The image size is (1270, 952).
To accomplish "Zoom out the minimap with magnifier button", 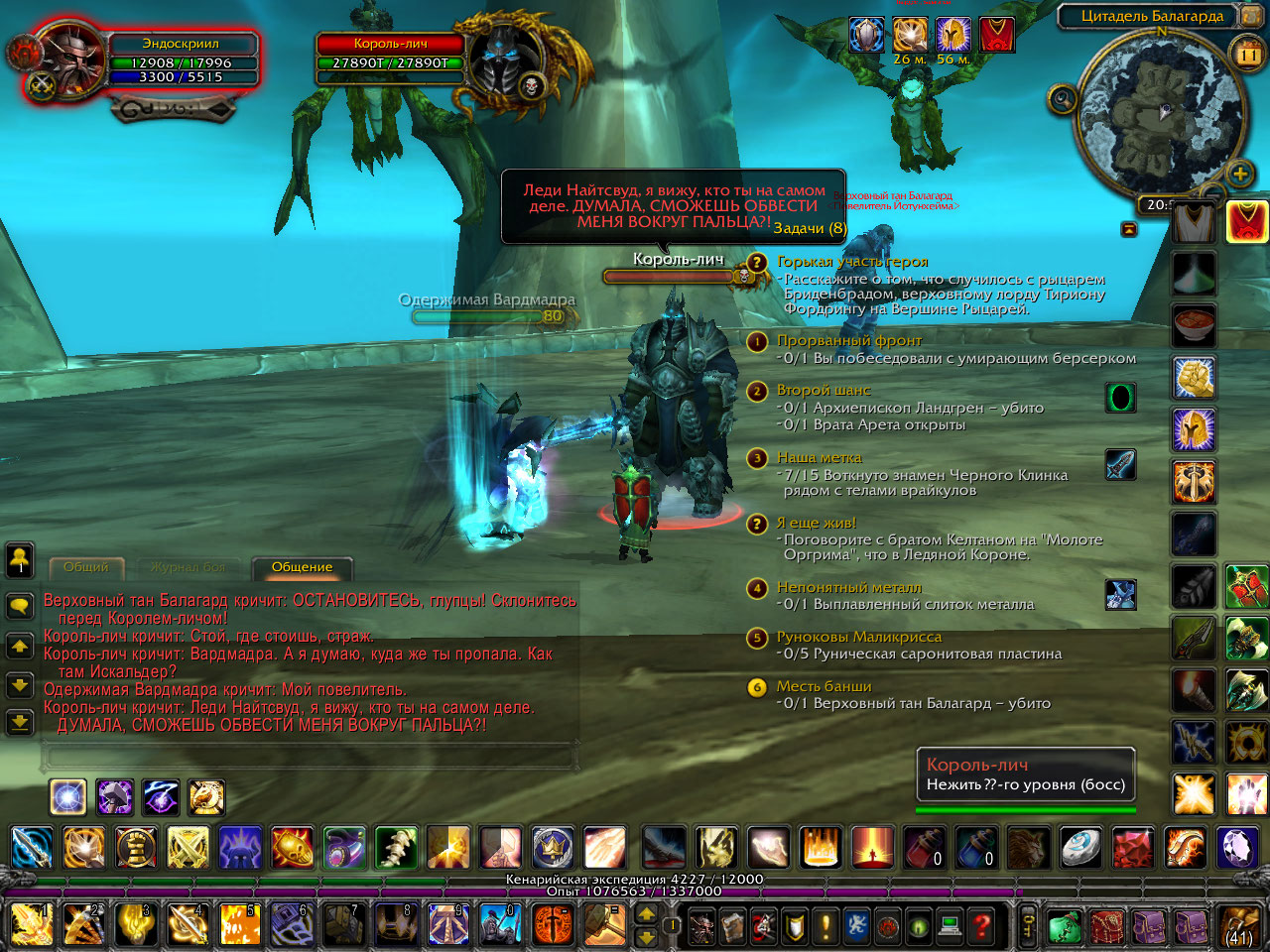I will [1063, 99].
